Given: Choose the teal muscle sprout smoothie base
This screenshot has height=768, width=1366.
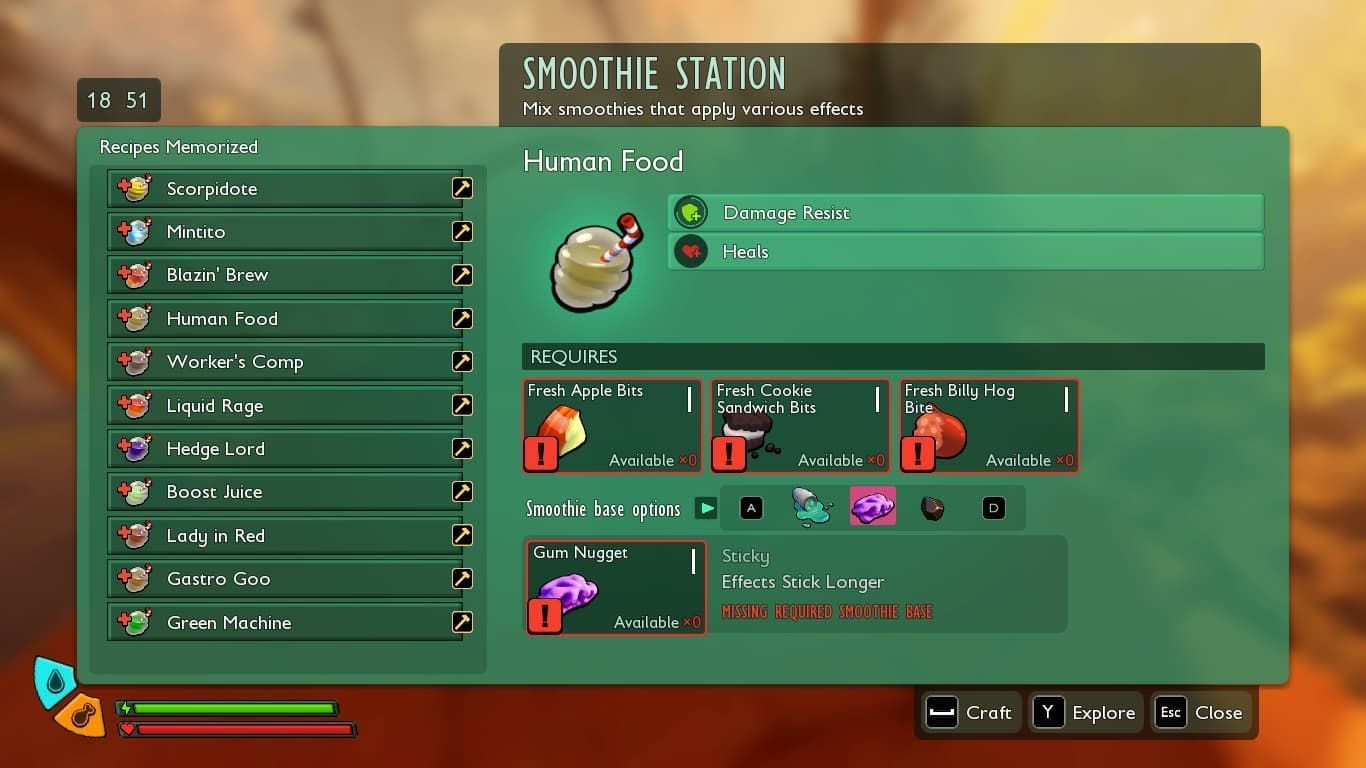Looking at the screenshot, I should pos(811,508).
